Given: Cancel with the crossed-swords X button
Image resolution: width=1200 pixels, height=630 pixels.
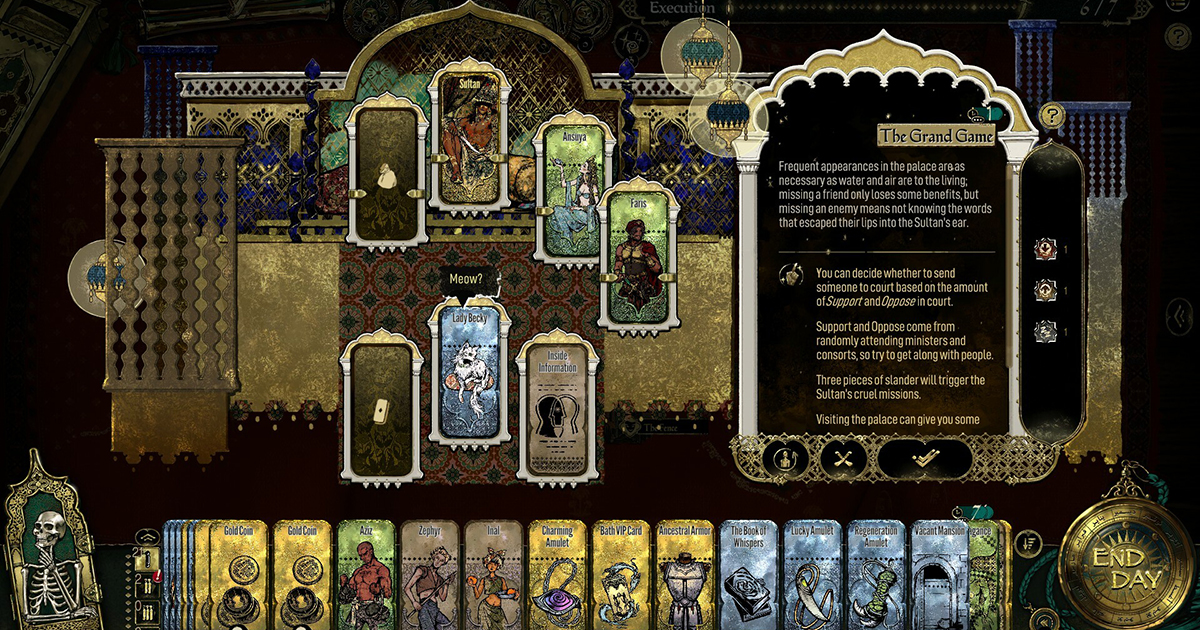Looking at the screenshot, I should coord(843,459).
